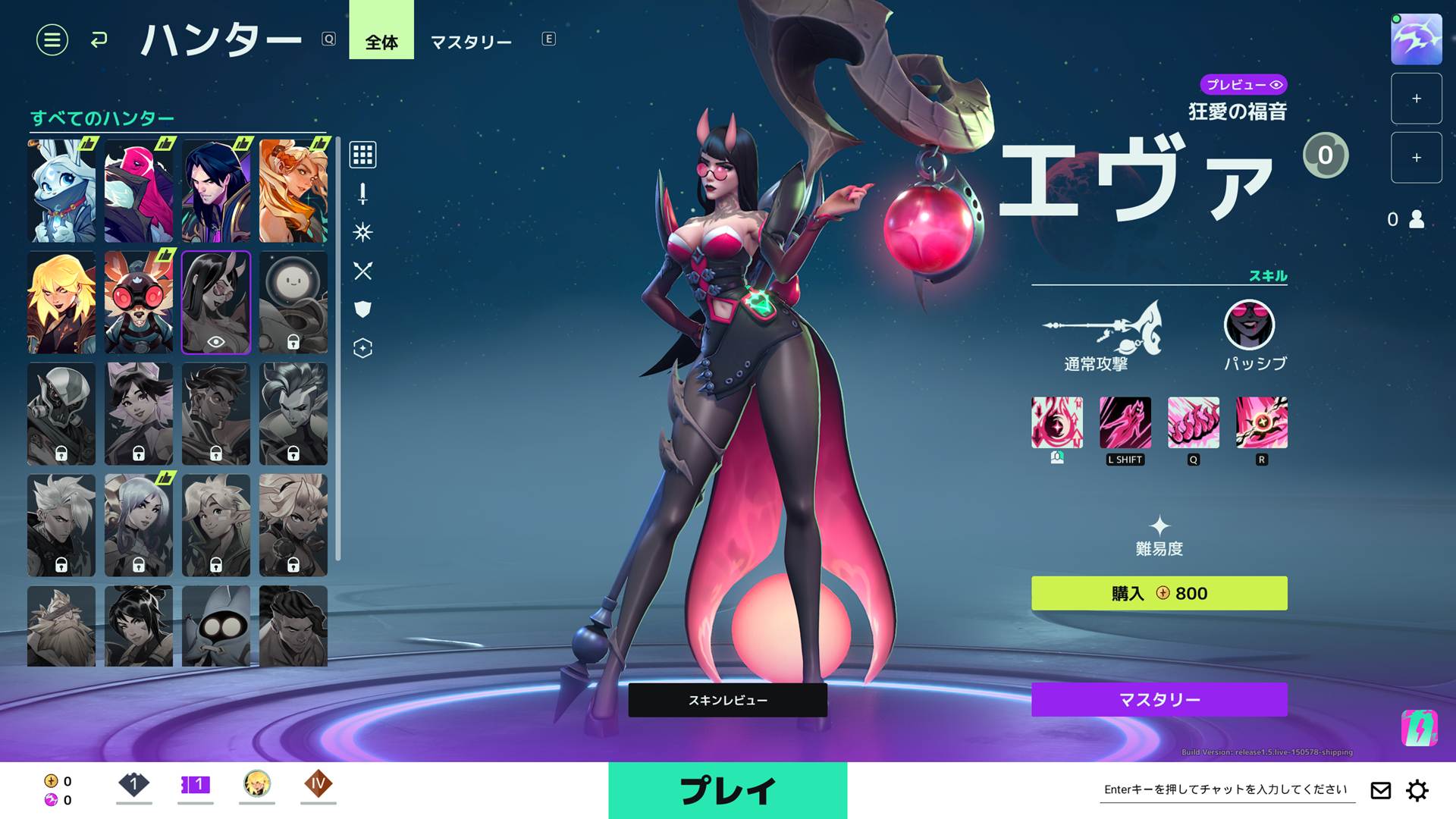Open スキンレビュー skin review
The image size is (1456, 819).
pos(727,700)
